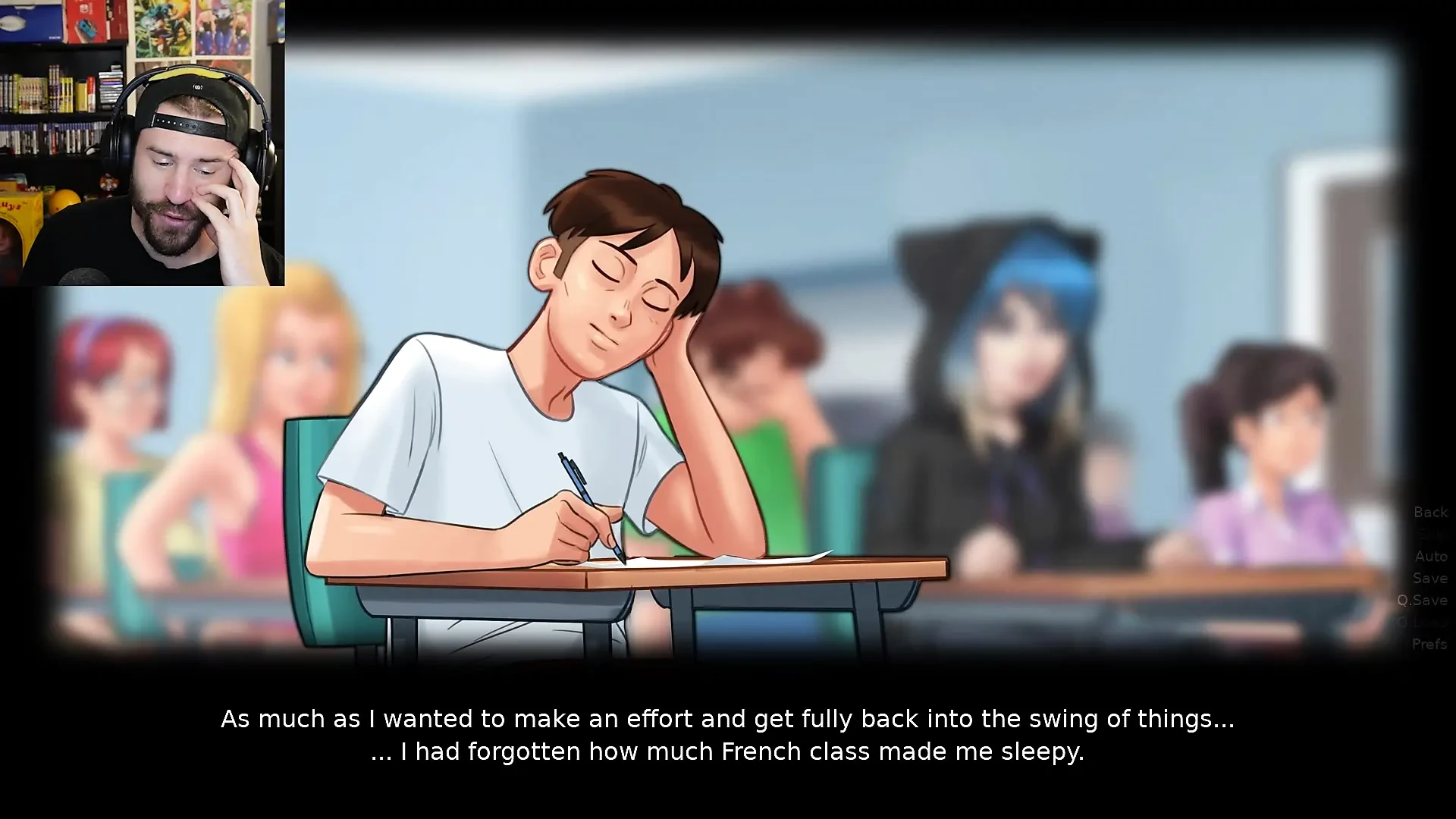Quick save with Q.Save
1456x819 pixels.
point(1423,601)
